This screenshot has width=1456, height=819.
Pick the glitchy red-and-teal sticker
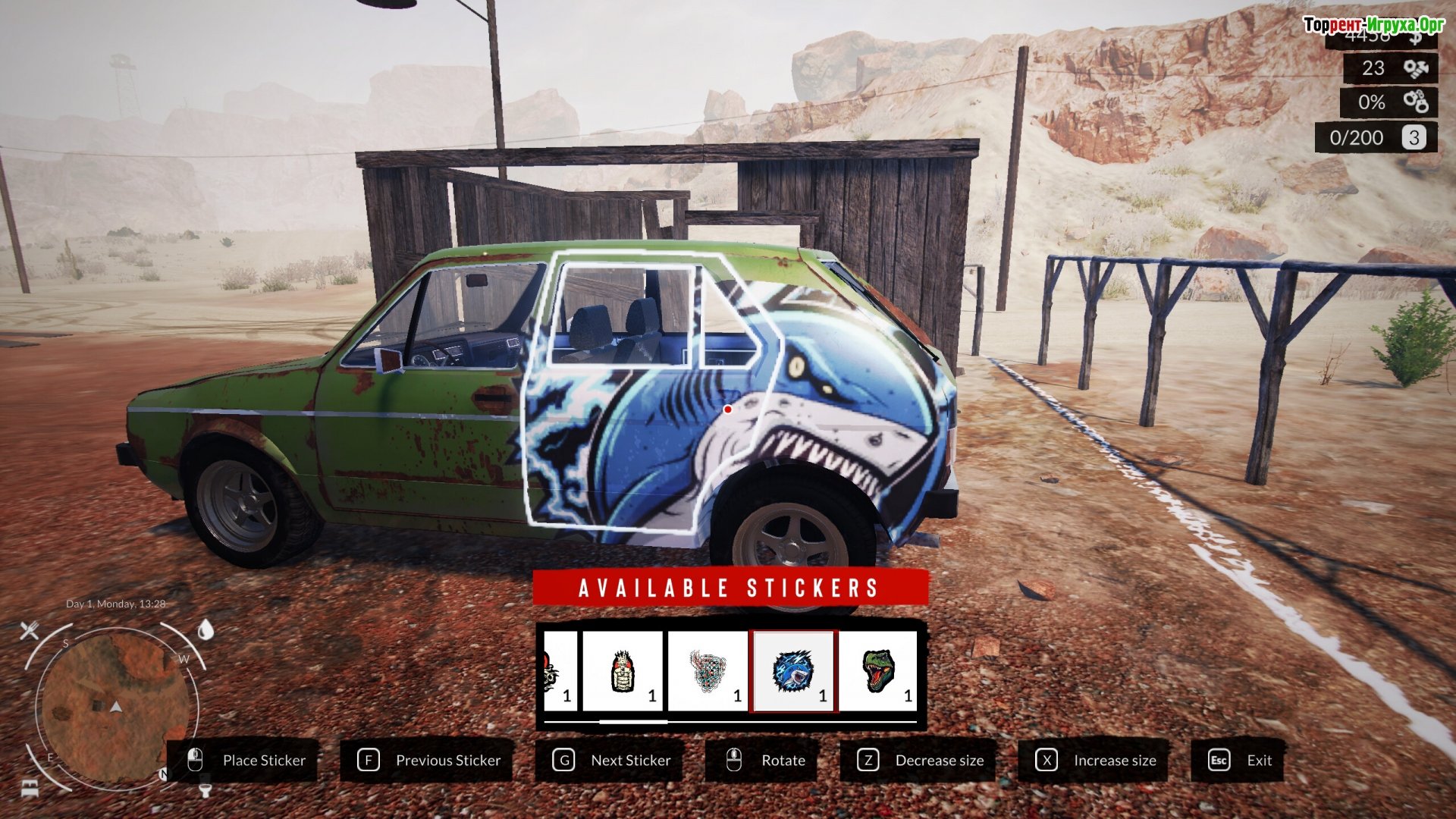pyautogui.click(x=708, y=671)
